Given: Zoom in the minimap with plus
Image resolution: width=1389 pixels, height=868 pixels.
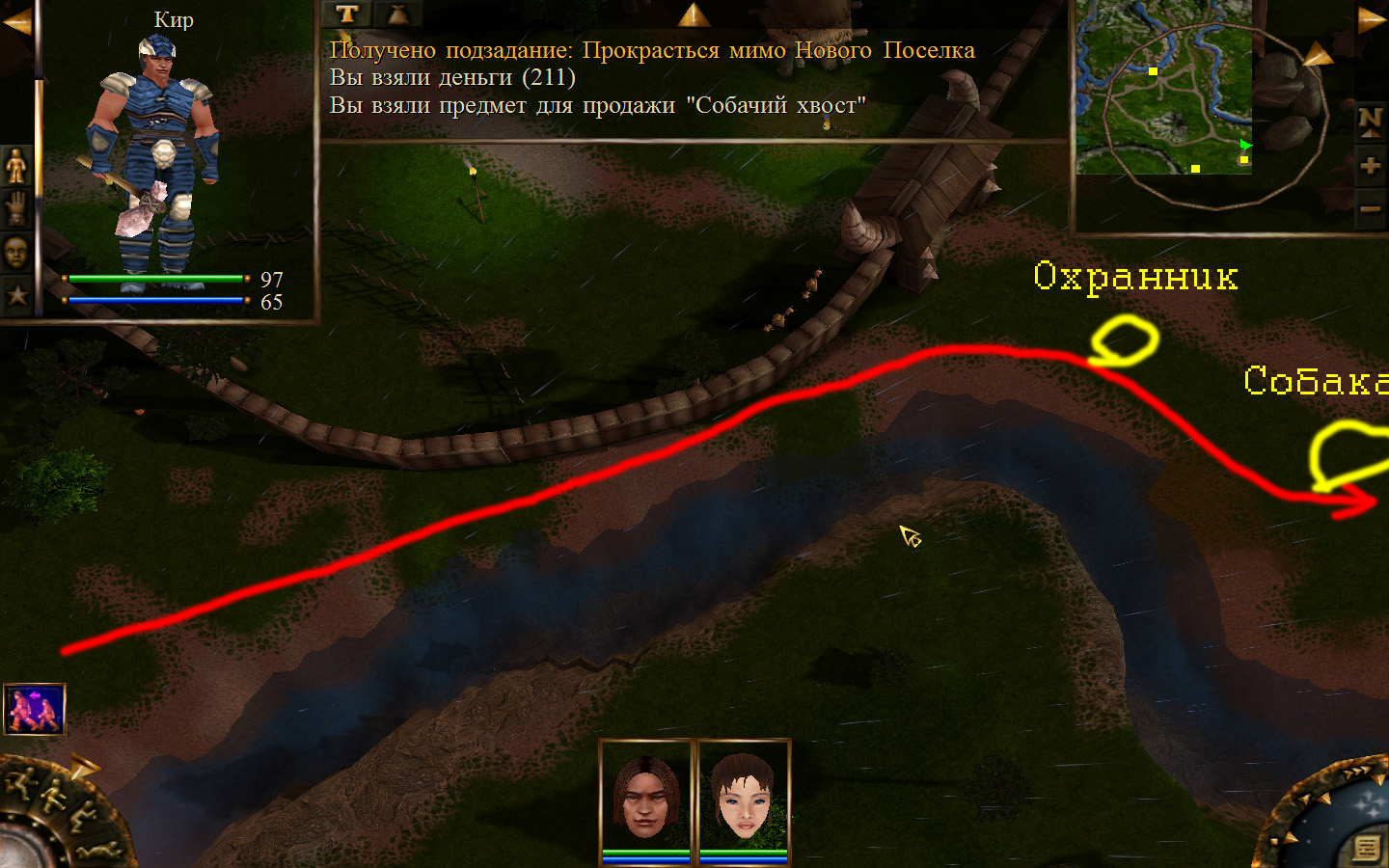Looking at the screenshot, I should click(x=1370, y=166).
